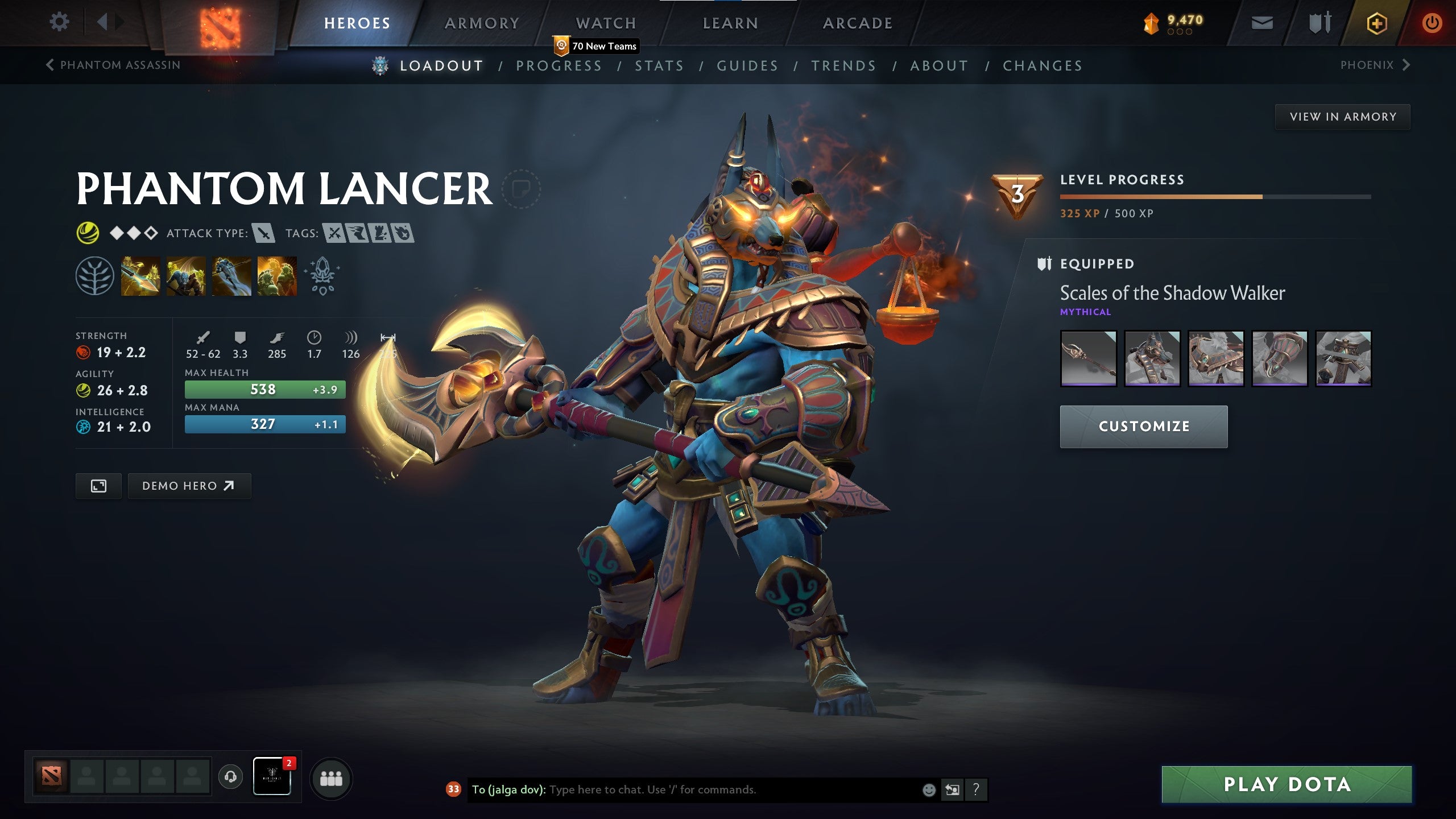
Task: Toggle the full-body portrait view icon
Action: (98, 486)
